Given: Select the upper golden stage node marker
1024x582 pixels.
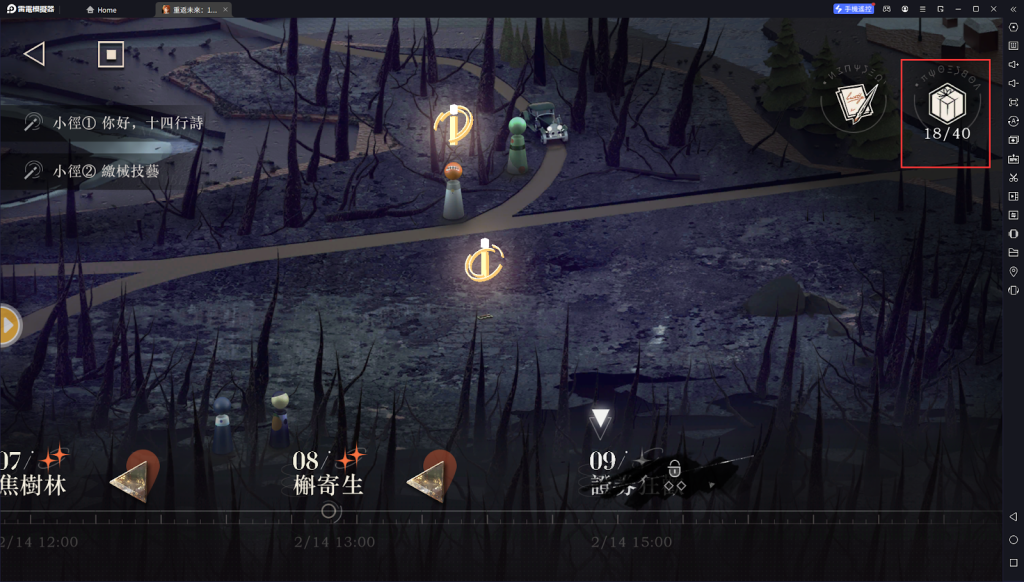Looking at the screenshot, I should 453,125.
